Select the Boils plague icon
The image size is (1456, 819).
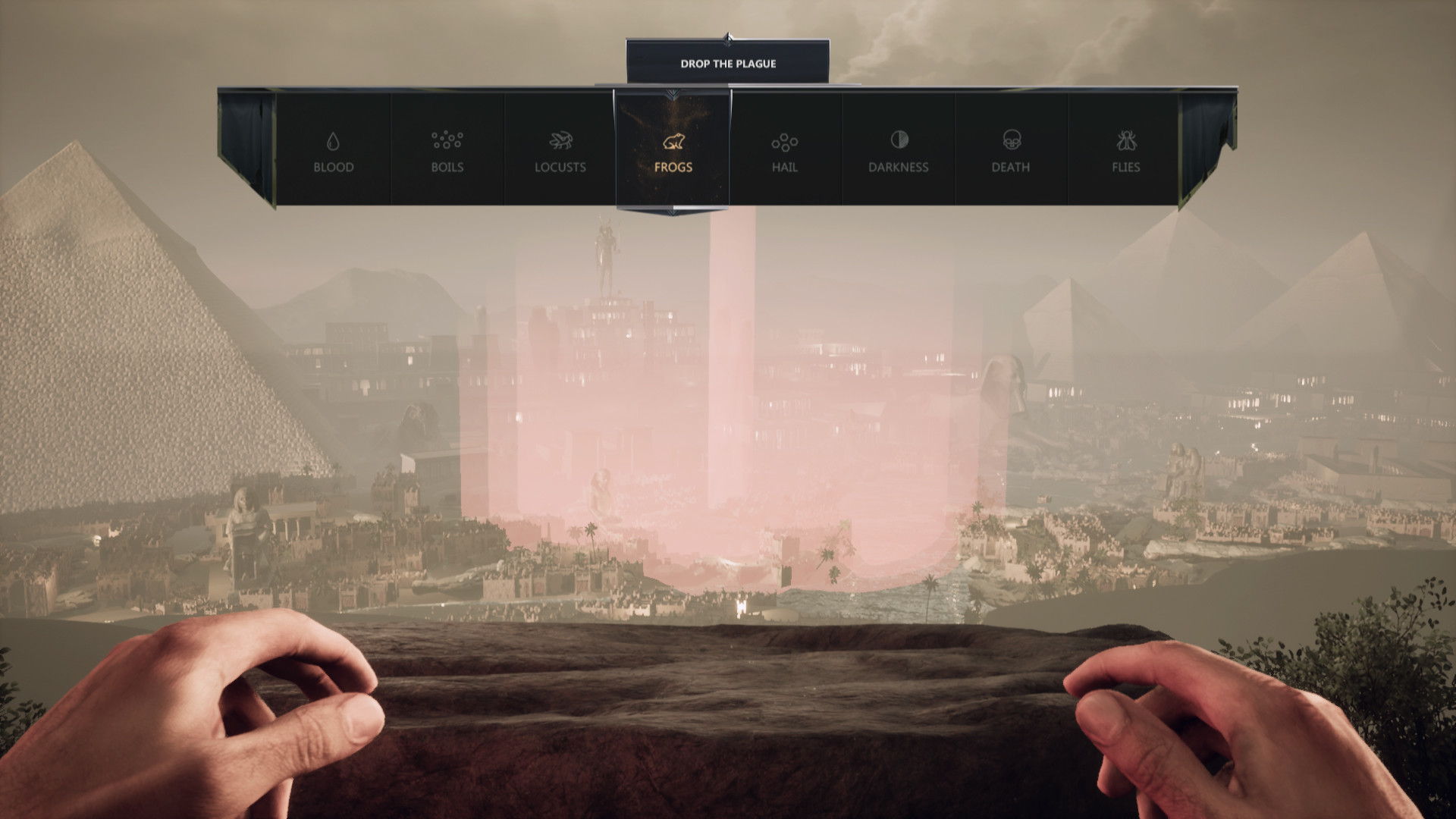tap(448, 140)
